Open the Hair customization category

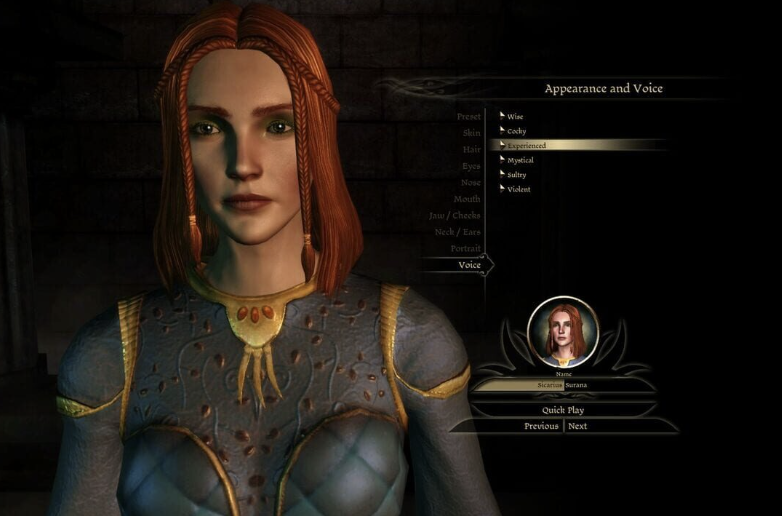pyautogui.click(x=471, y=149)
